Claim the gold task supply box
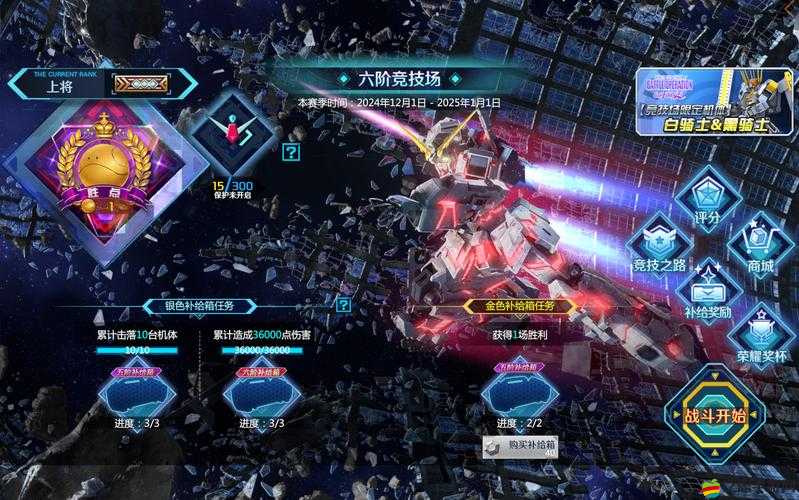This screenshot has width=799, height=500. tap(520, 391)
